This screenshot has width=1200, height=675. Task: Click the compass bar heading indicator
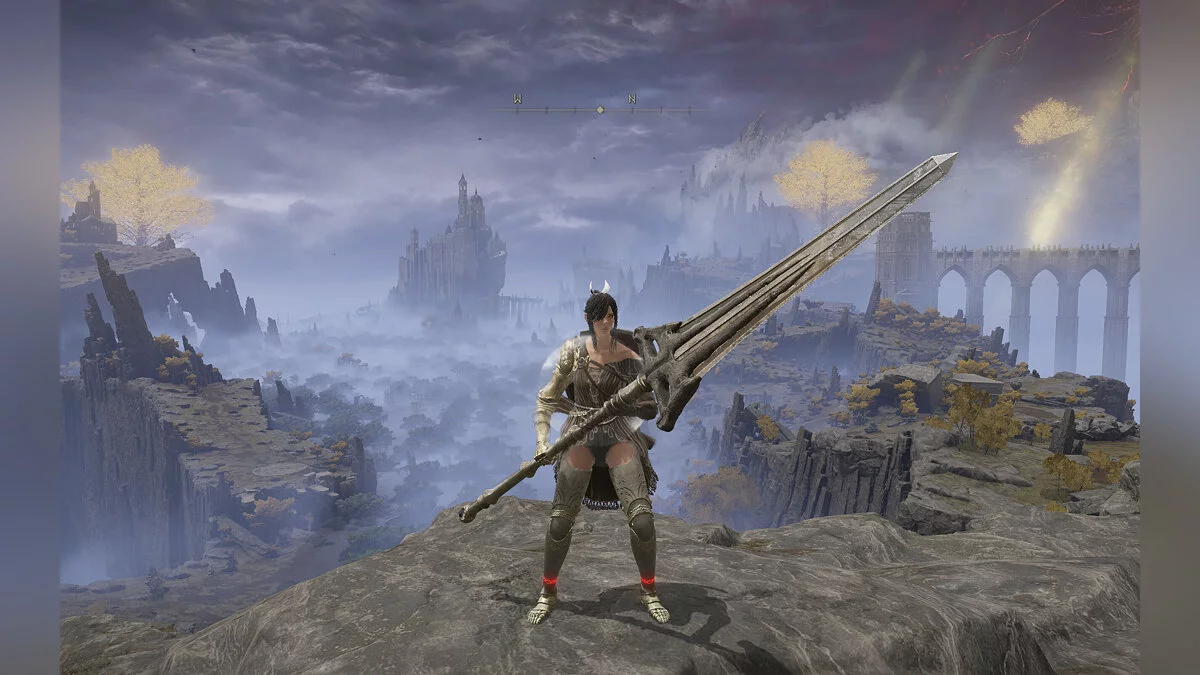pyautogui.click(x=600, y=108)
